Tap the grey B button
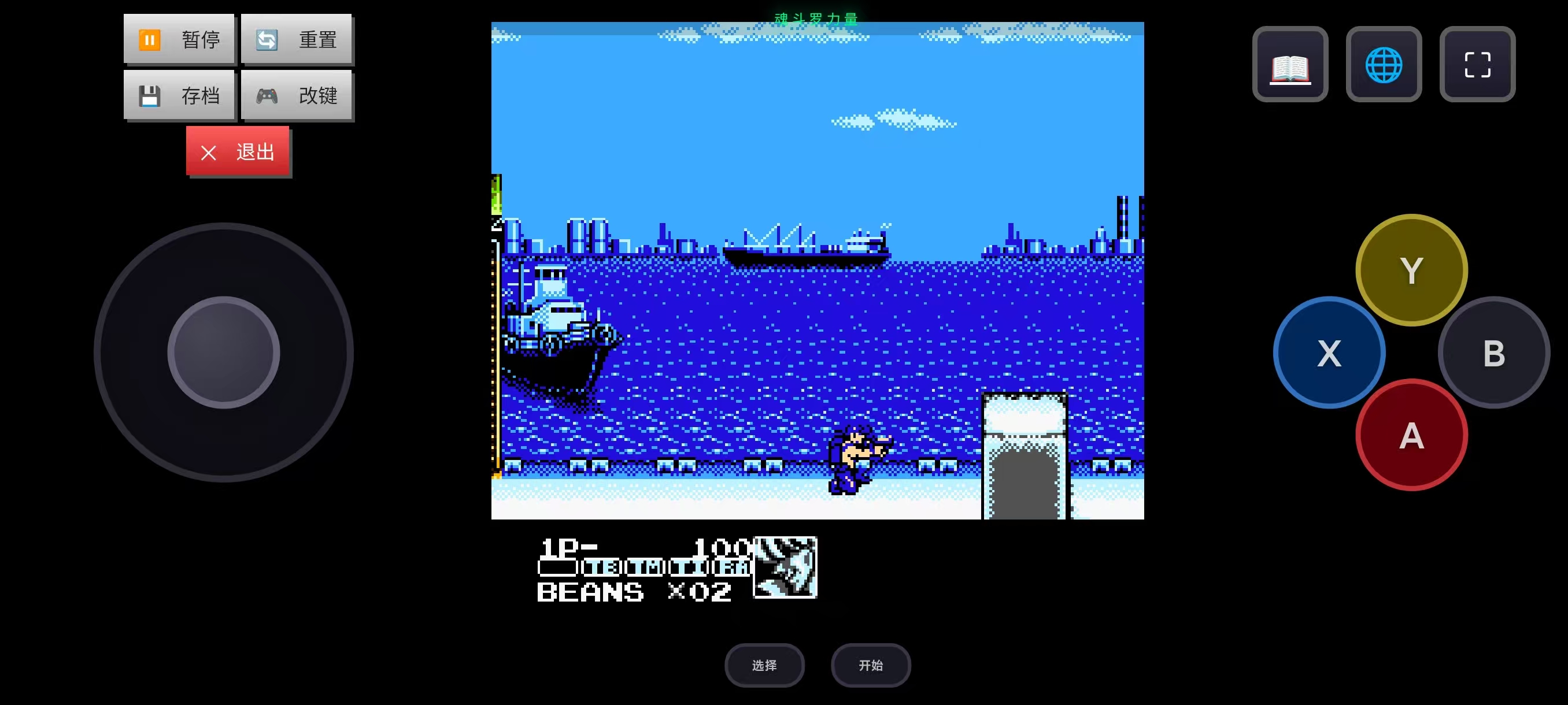The image size is (1568, 705). click(x=1493, y=353)
